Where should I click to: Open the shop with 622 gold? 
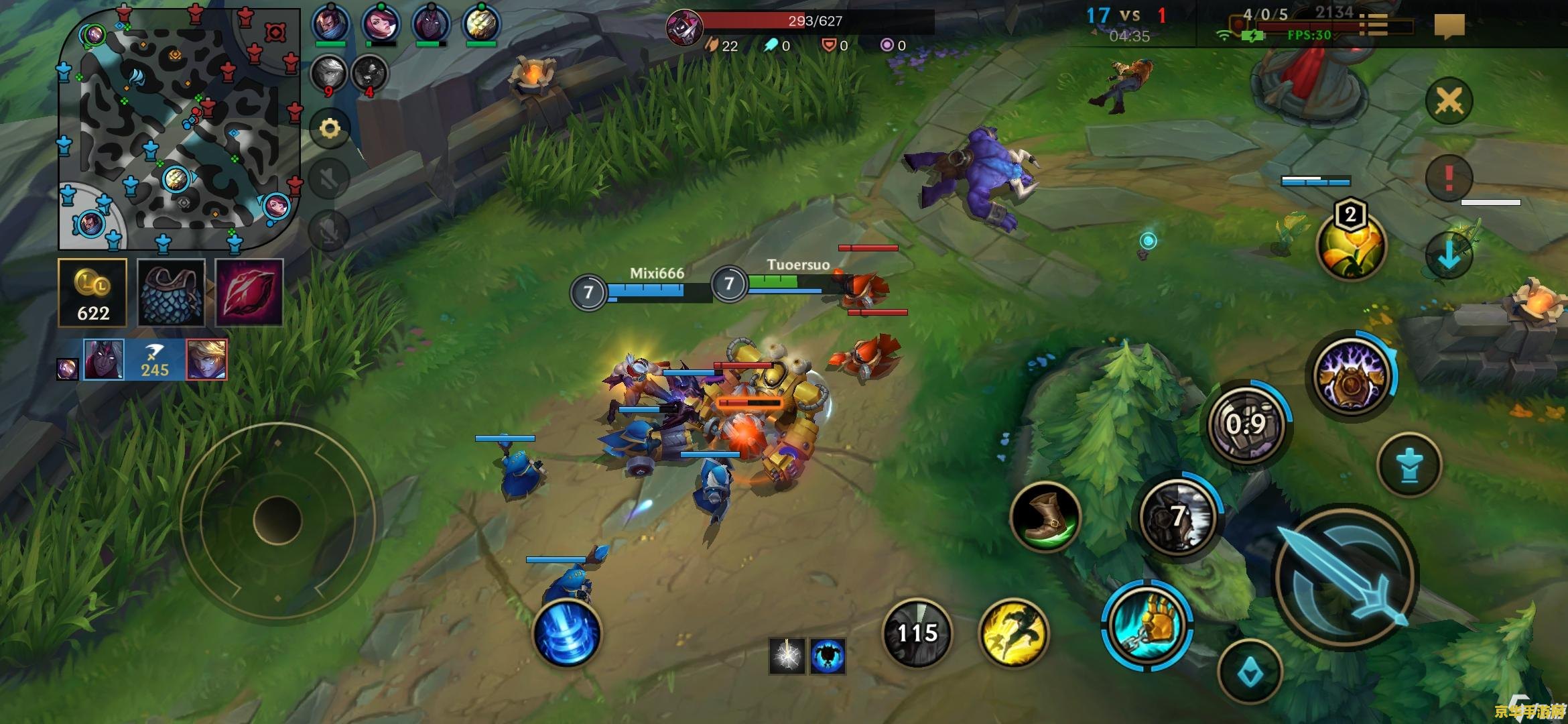[92, 293]
